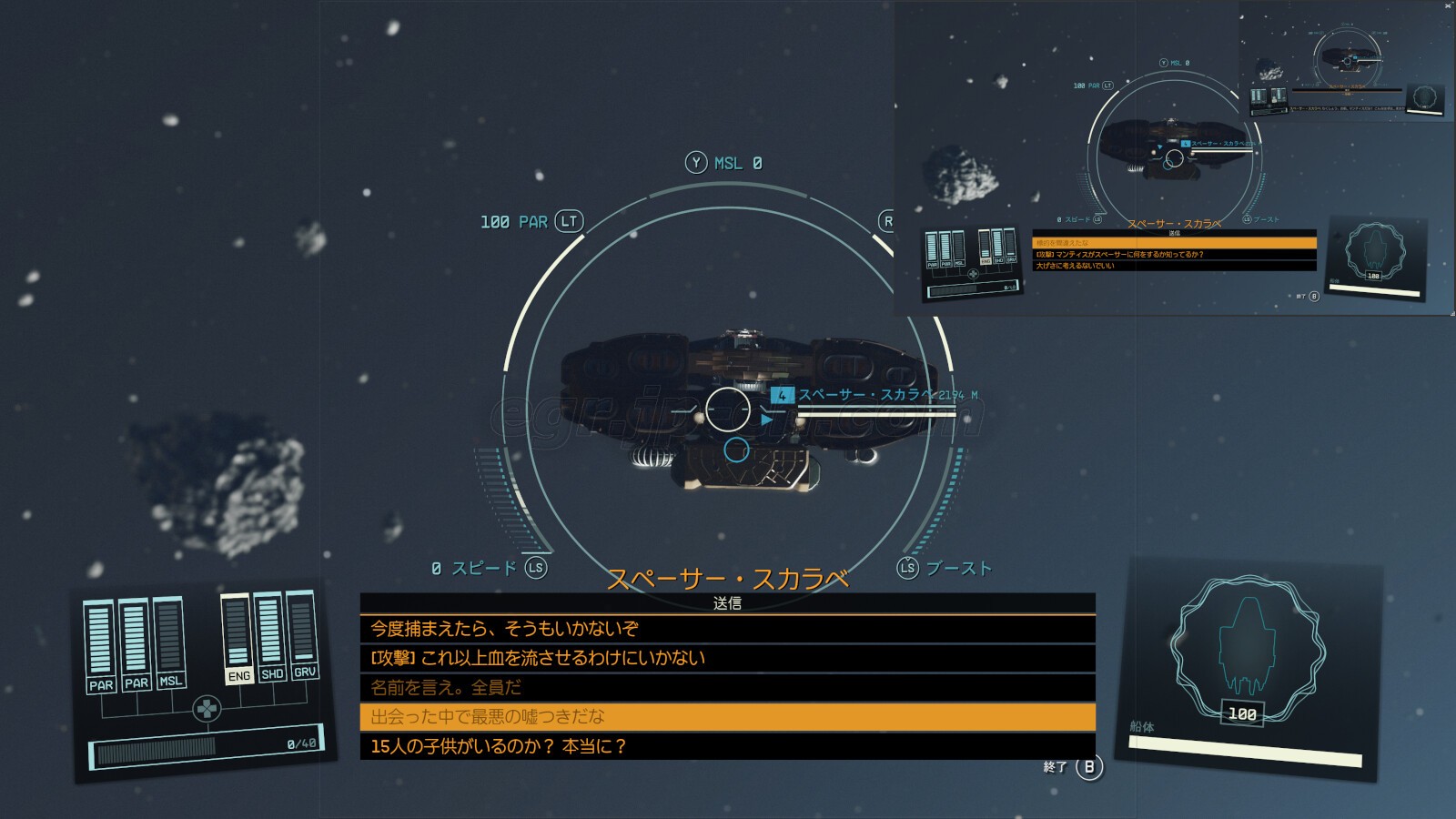Click the スペーサー・スカラベ target marker
Image resolution: width=1456 pixels, height=819 pixels.
click(782, 395)
